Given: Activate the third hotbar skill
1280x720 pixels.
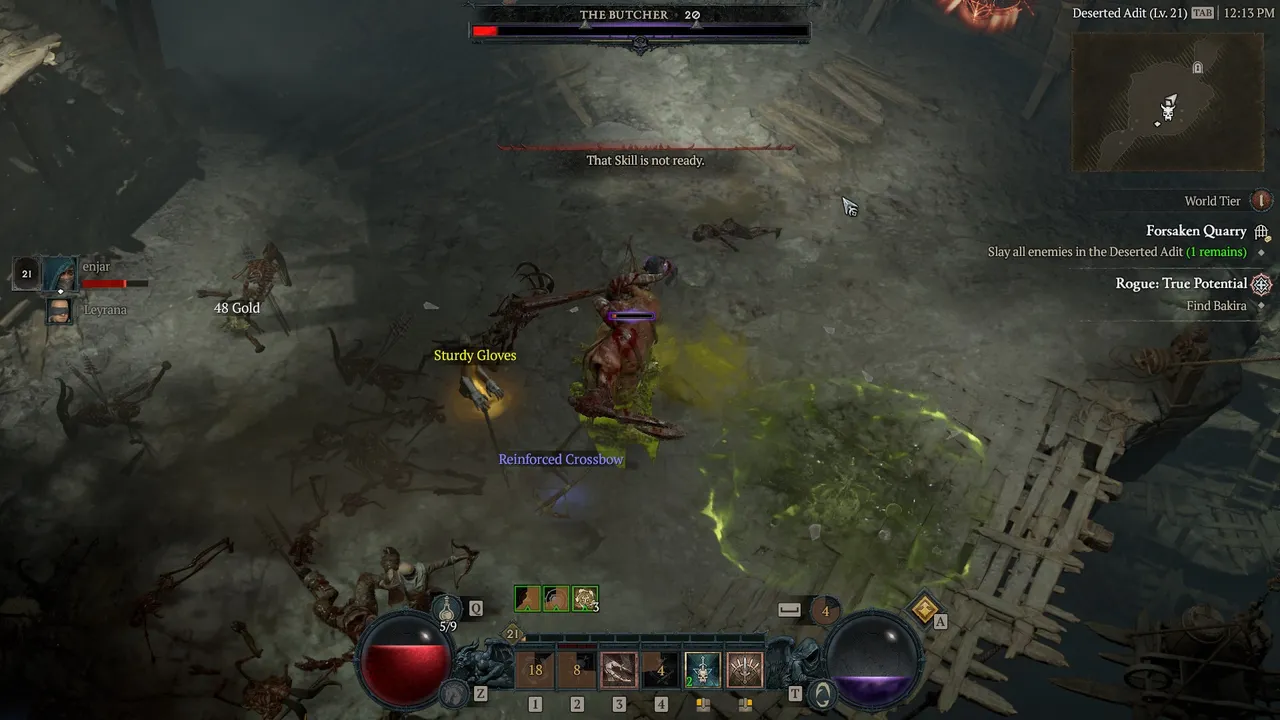Looking at the screenshot, I should point(619,670).
